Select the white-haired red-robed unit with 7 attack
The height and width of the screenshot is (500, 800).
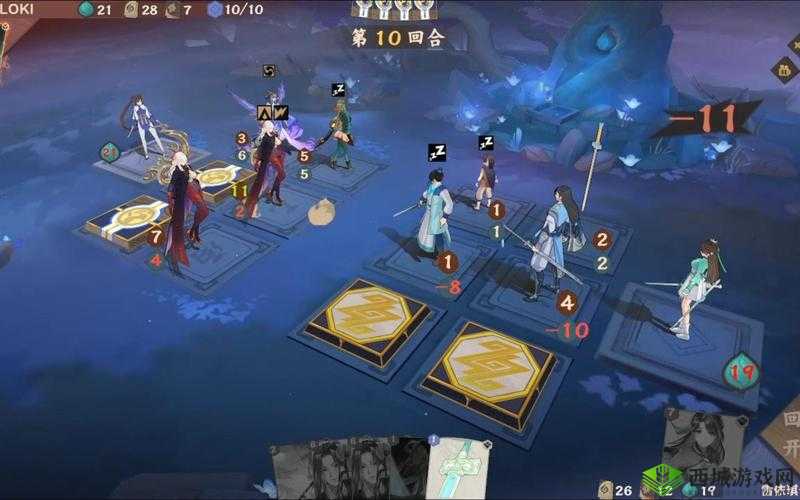184,212
